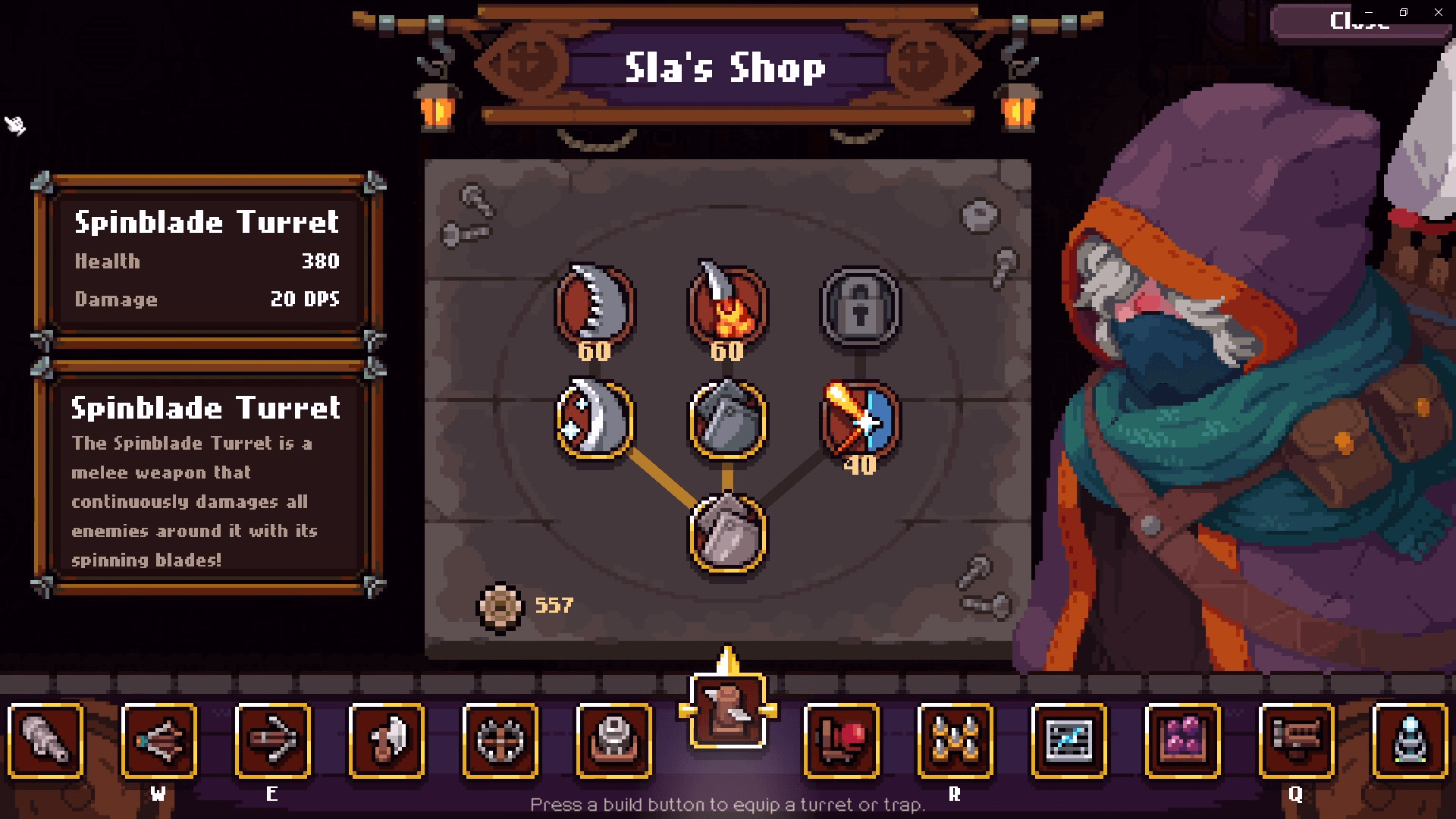This screenshot has width=1456, height=819.
Task: Click the coin balance showing 557
Action: pyautogui.click(x=526, y=605)
